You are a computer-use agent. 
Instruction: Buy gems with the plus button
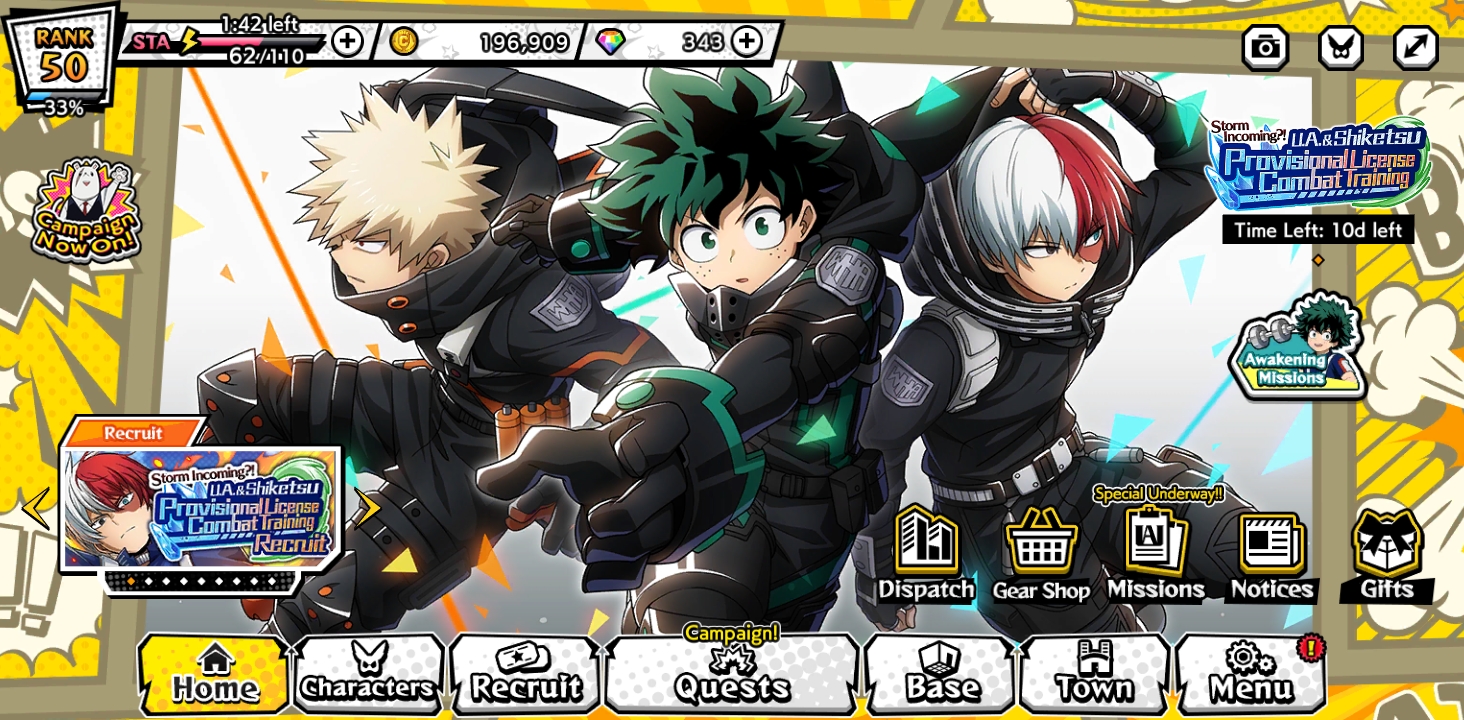pyautogui.click(x=746, y=41)
